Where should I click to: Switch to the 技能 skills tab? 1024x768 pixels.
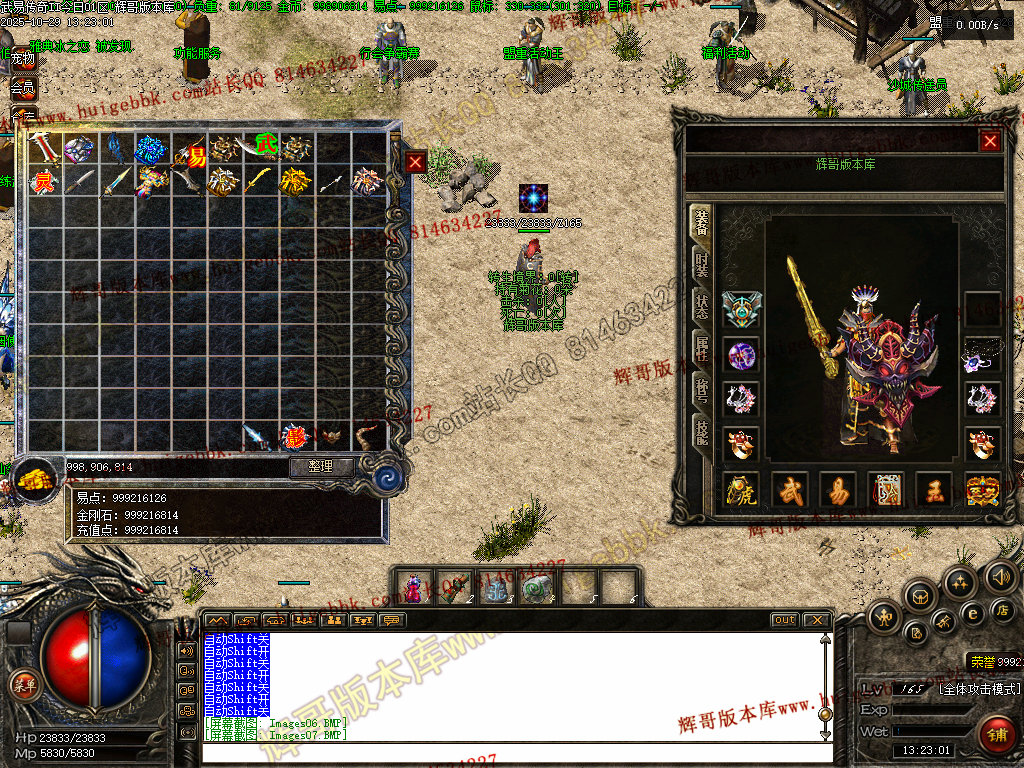702,431
